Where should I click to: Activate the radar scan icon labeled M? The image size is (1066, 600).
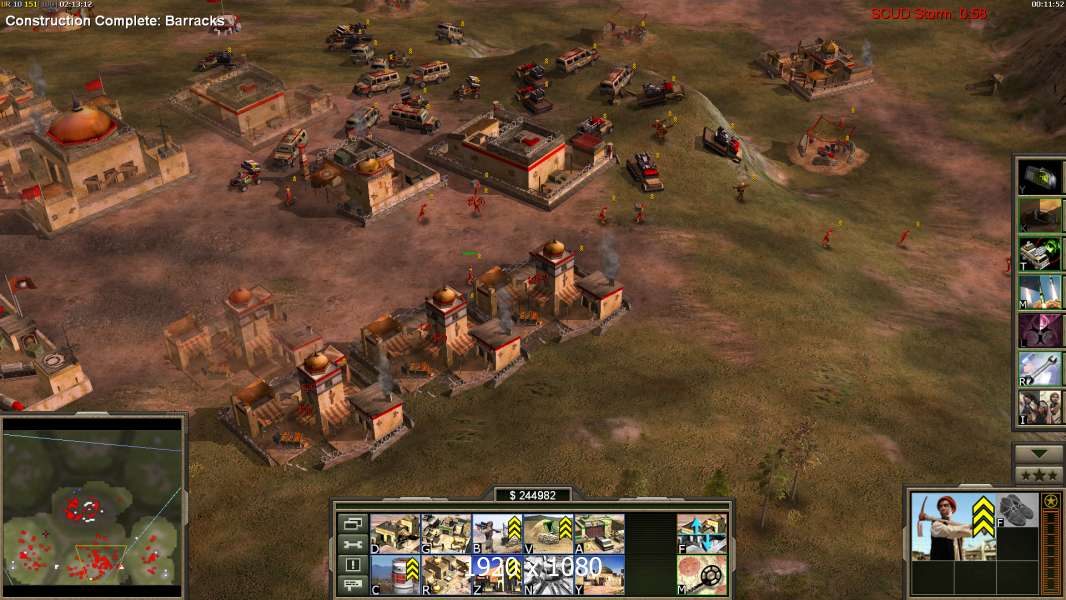coord(702,575)
